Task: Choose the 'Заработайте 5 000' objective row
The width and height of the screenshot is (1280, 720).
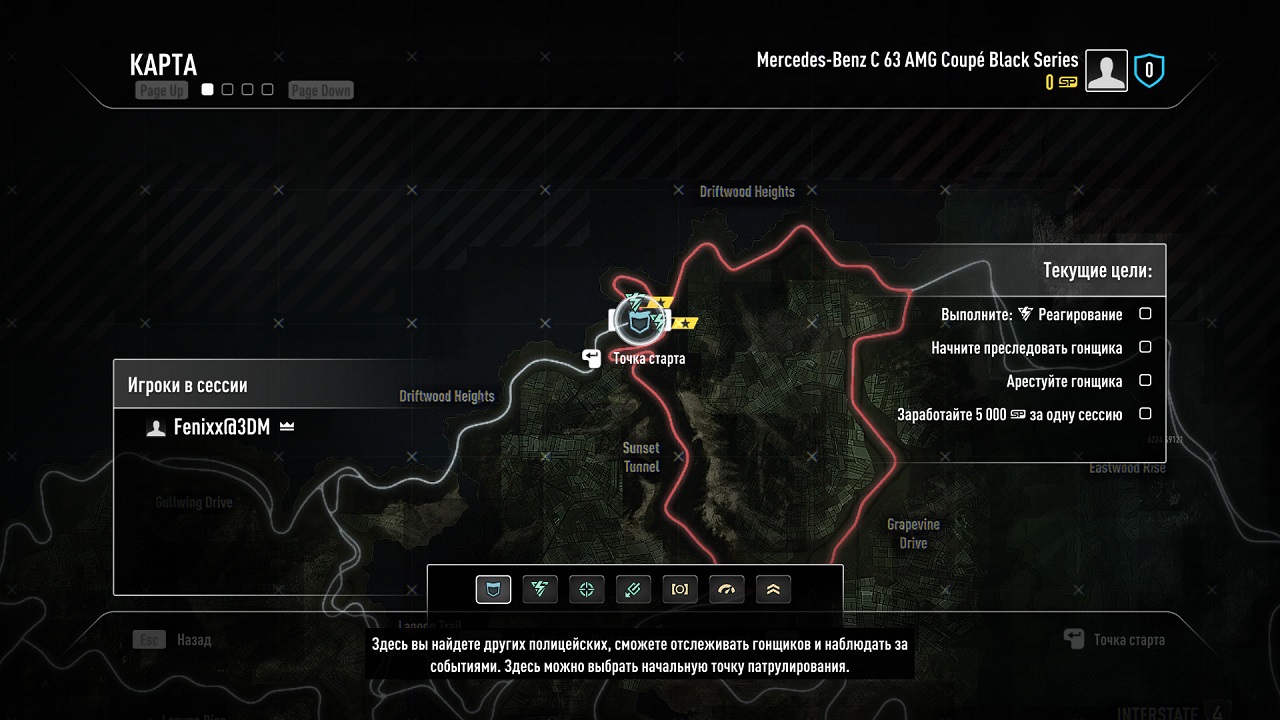Action: pyautogui.click(x=1010, y=414)
